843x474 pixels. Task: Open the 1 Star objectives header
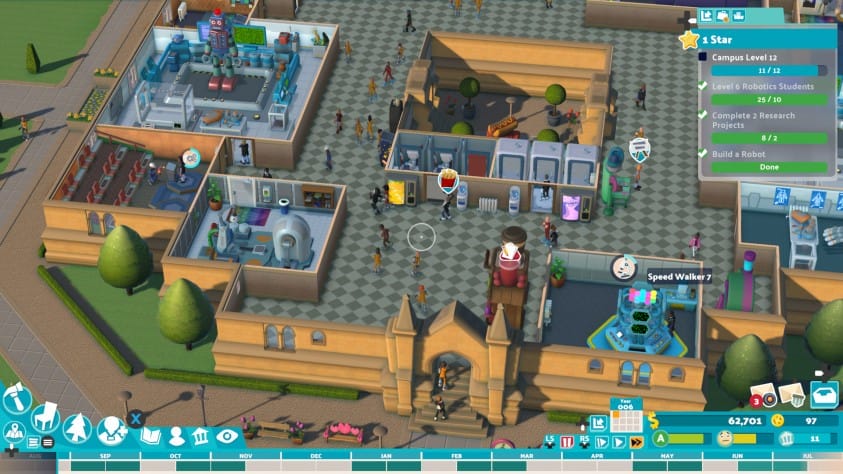coord(765,39)
